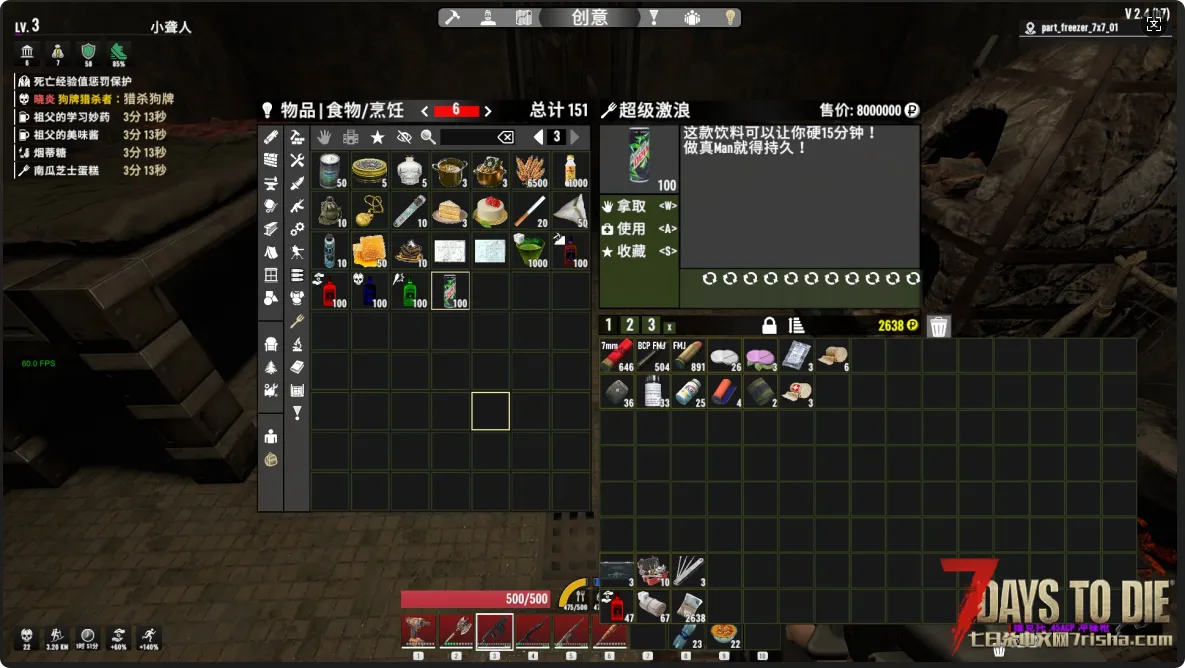Toggle the favorites star filter

[x=377, y=137]
